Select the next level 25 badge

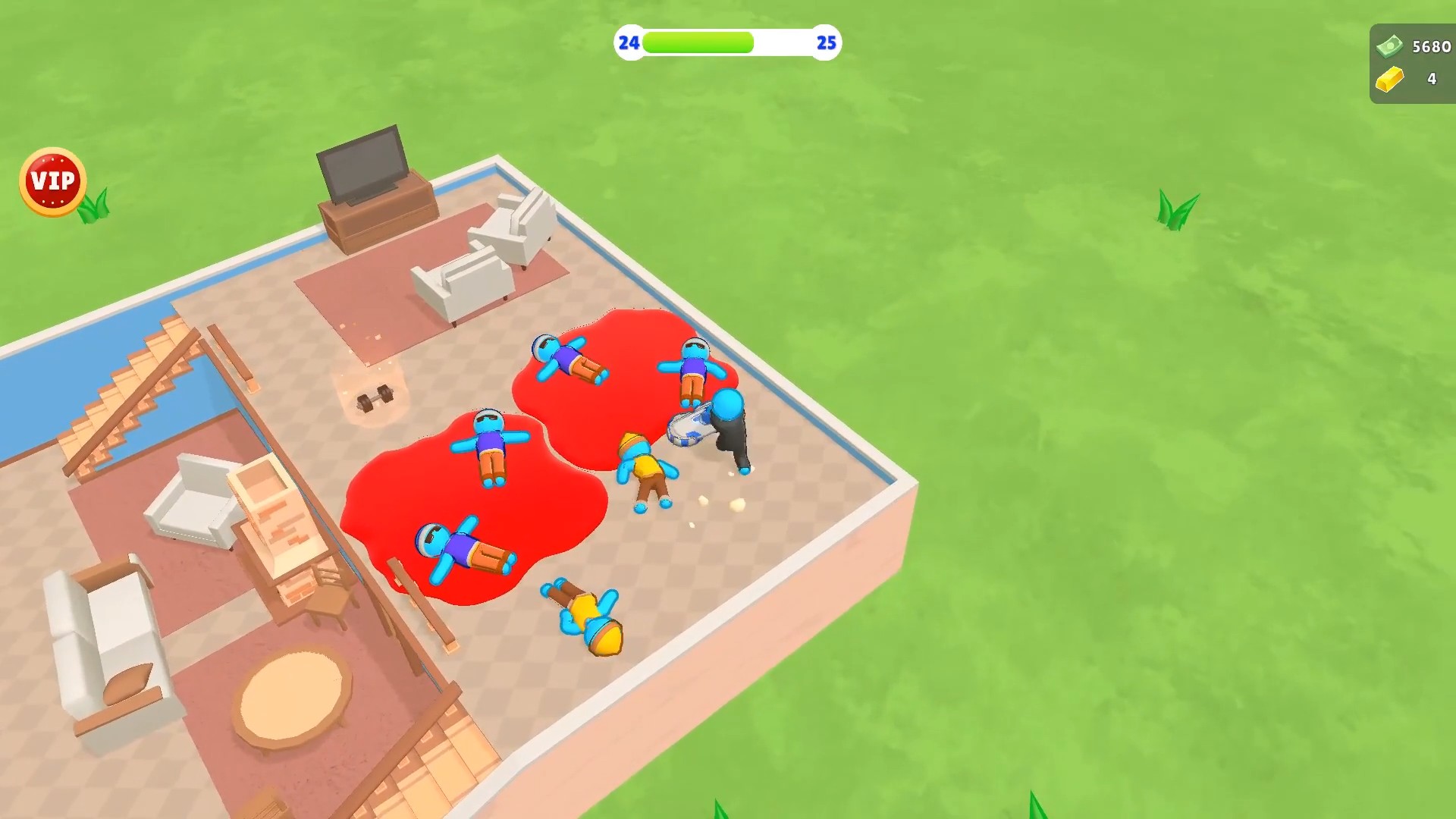click(826, 43)
